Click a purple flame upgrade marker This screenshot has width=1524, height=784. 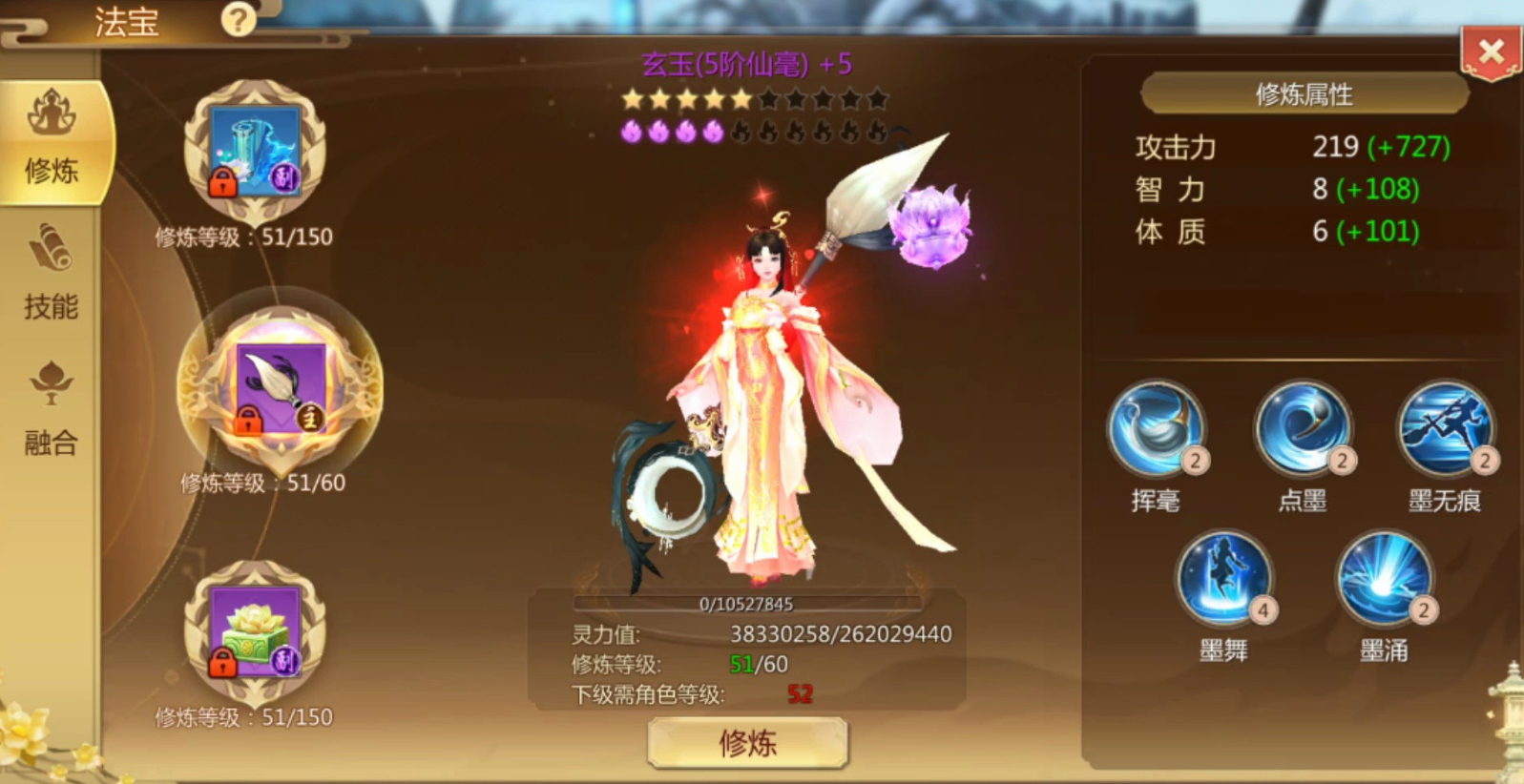[x=630, y=133]
